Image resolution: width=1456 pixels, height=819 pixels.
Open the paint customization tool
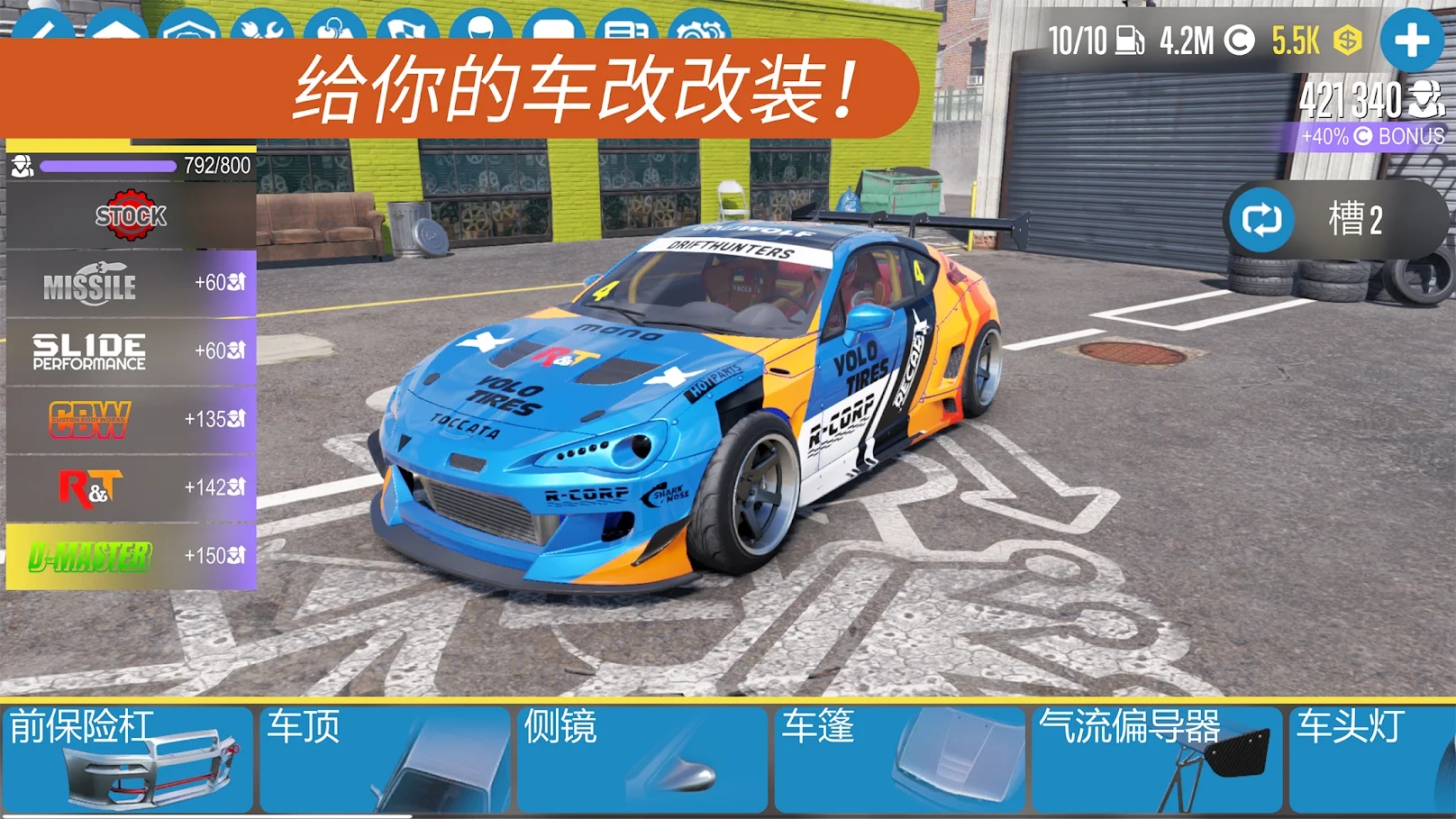45,23
